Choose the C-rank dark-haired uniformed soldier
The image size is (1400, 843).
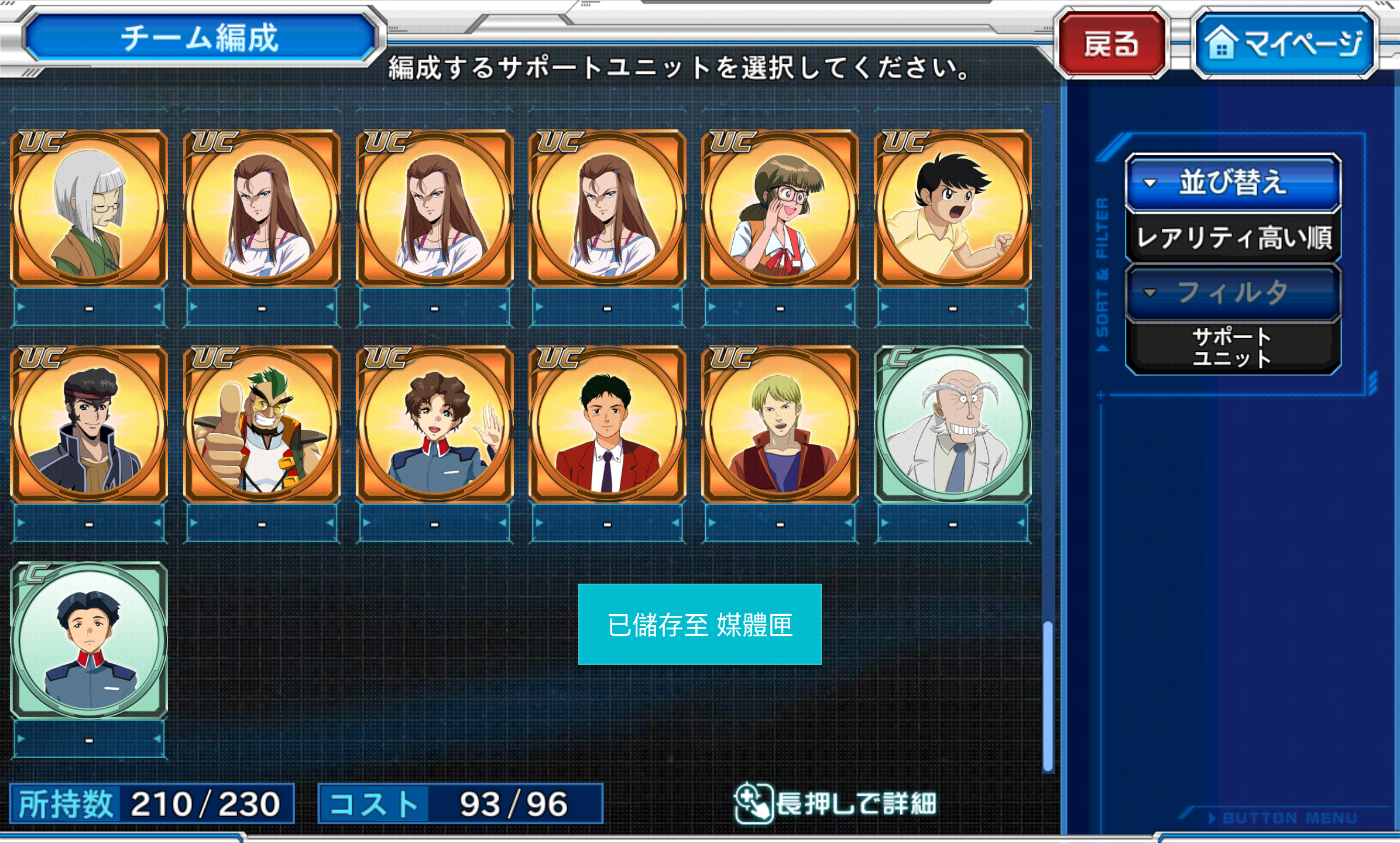[x=89, y=640]
